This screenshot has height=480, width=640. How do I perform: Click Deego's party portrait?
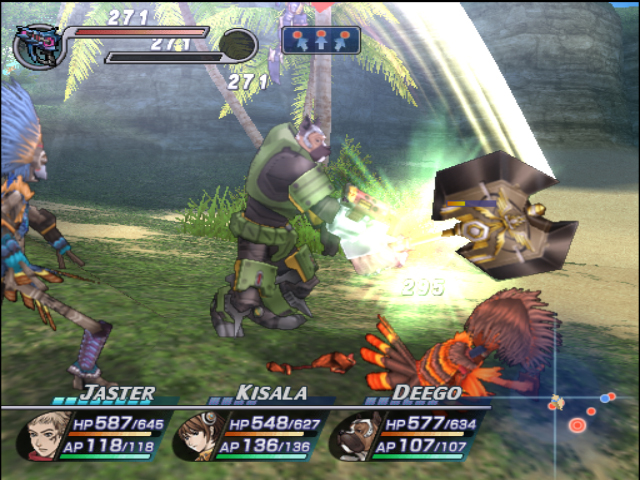click(x=351, y=437)
